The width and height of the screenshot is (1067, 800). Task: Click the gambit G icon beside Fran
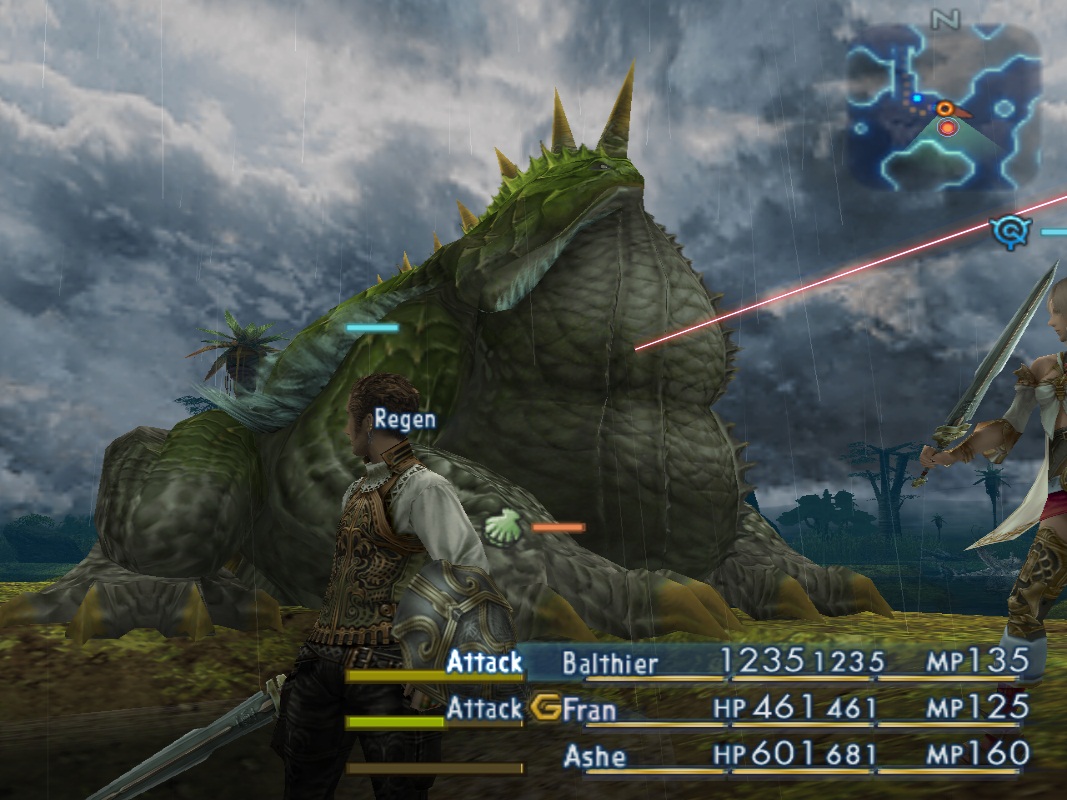click(x=546, y=709)
